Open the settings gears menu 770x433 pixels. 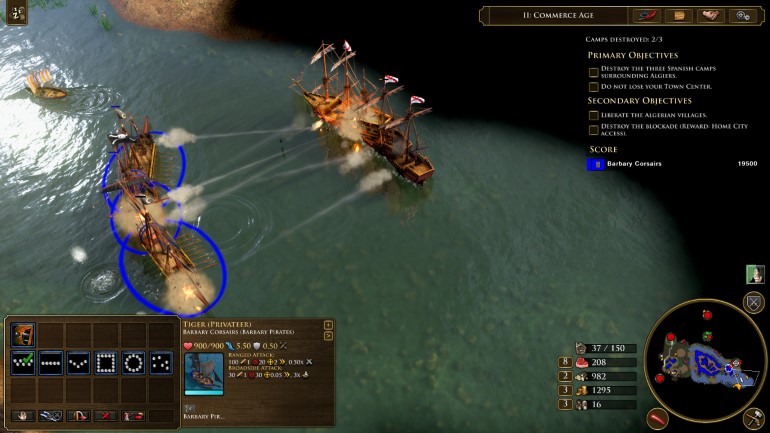(x=741, y=16)
